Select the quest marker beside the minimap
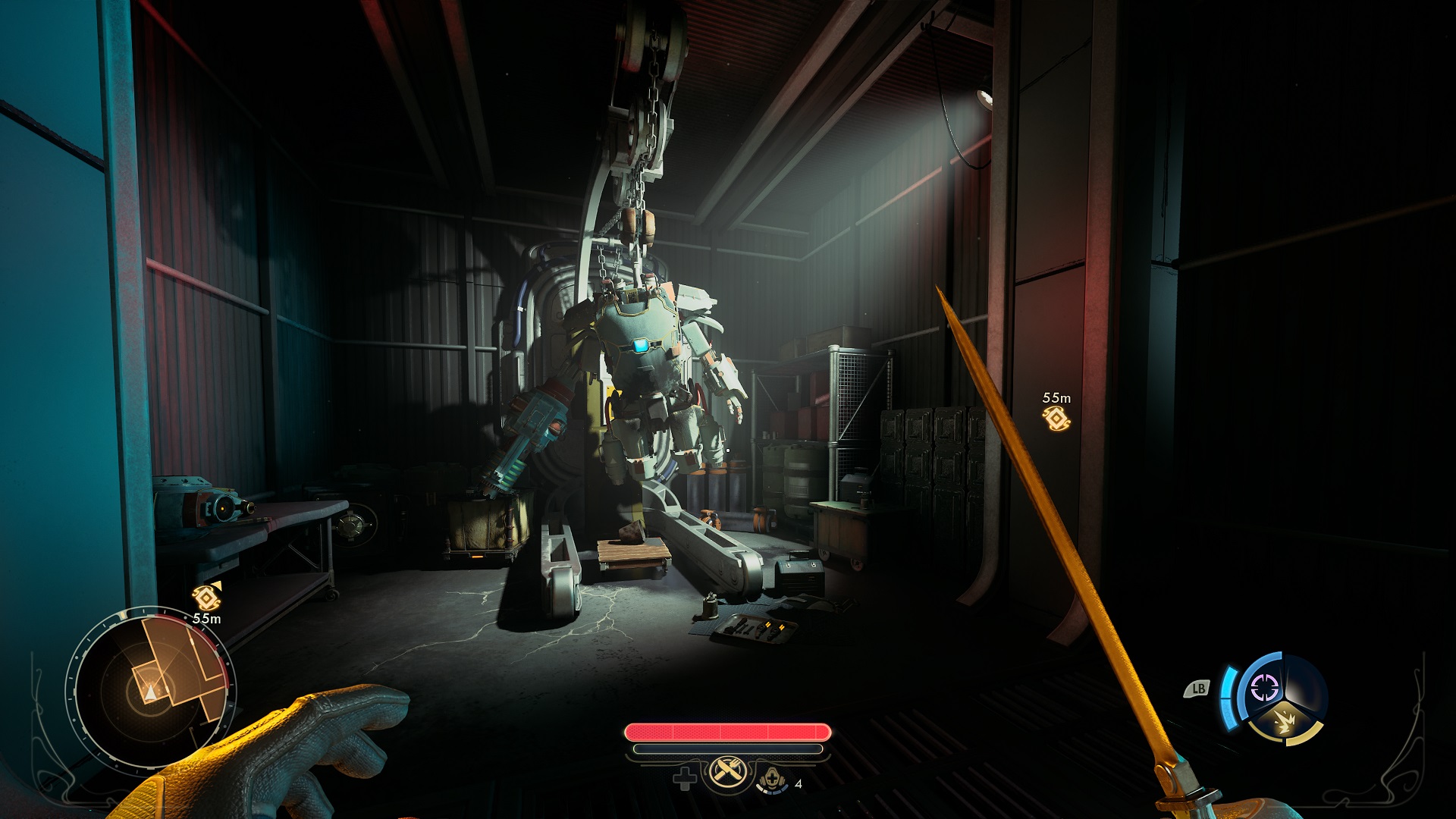The width and height of the screenshot is (1456, 819). point(206,597)
